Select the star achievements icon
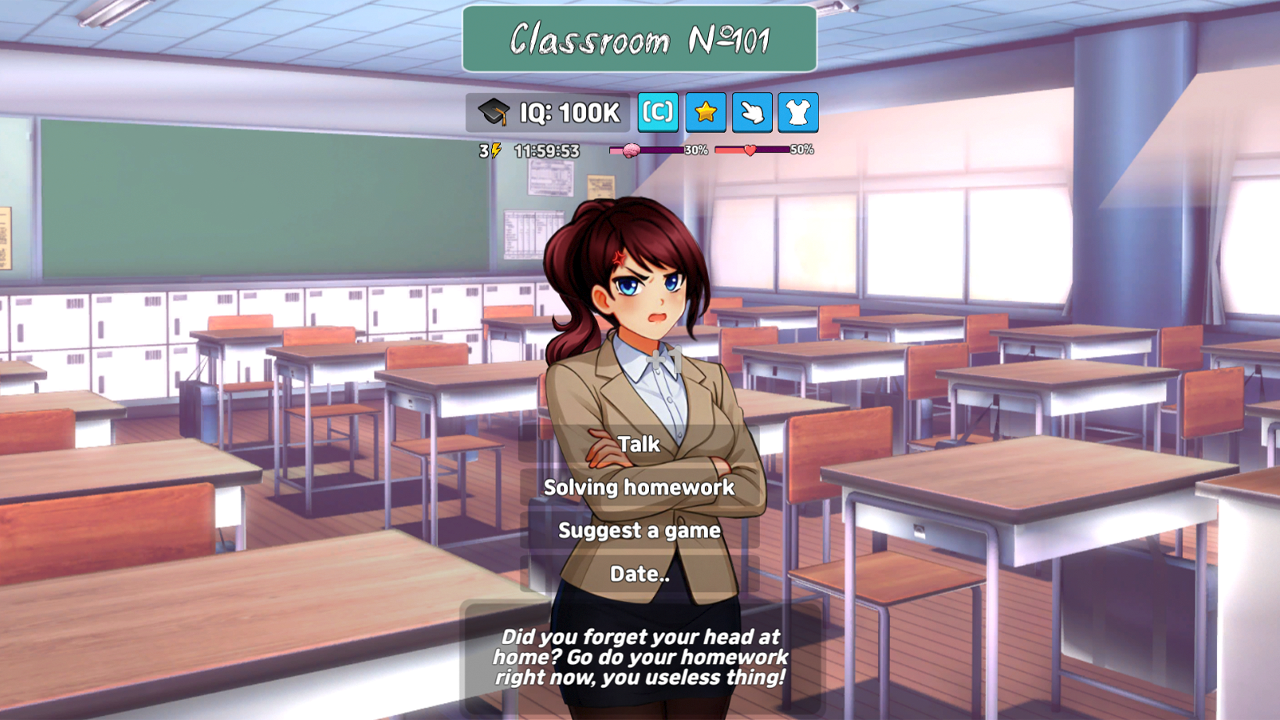Viewport: 1280px width, 720px height. (x=707, y=113)
